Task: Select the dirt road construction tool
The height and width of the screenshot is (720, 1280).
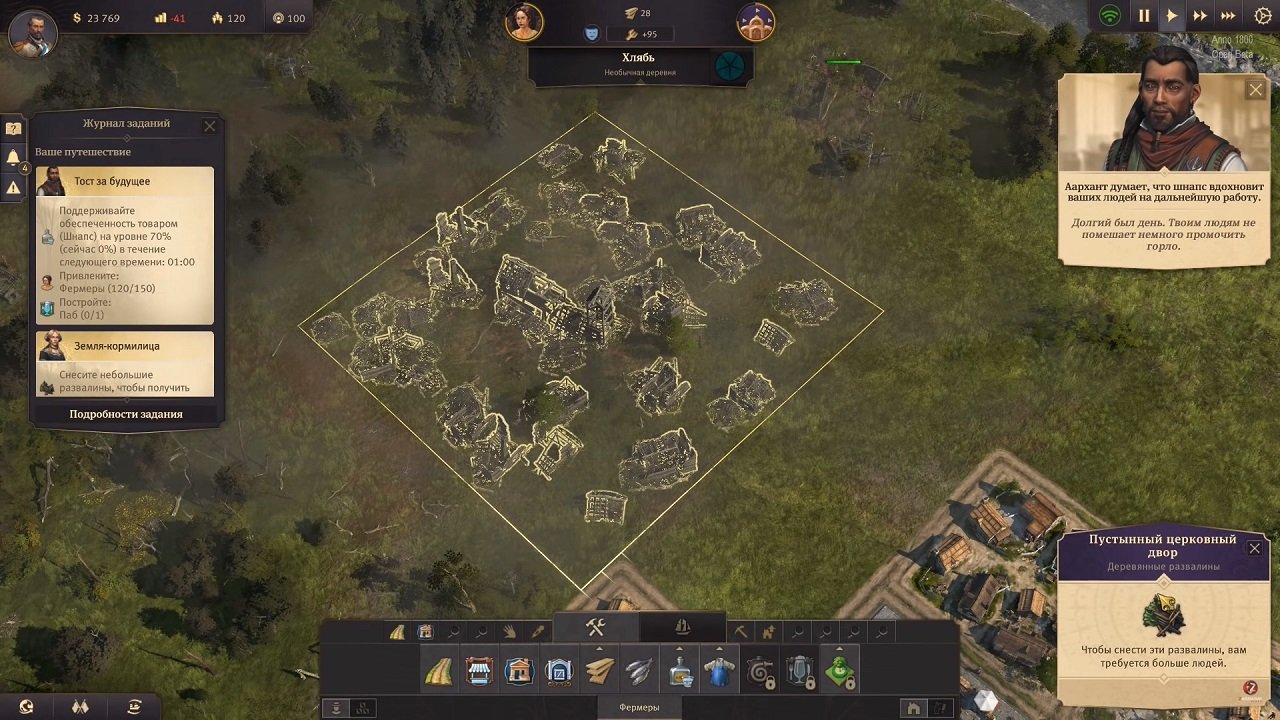Action: 440,672
